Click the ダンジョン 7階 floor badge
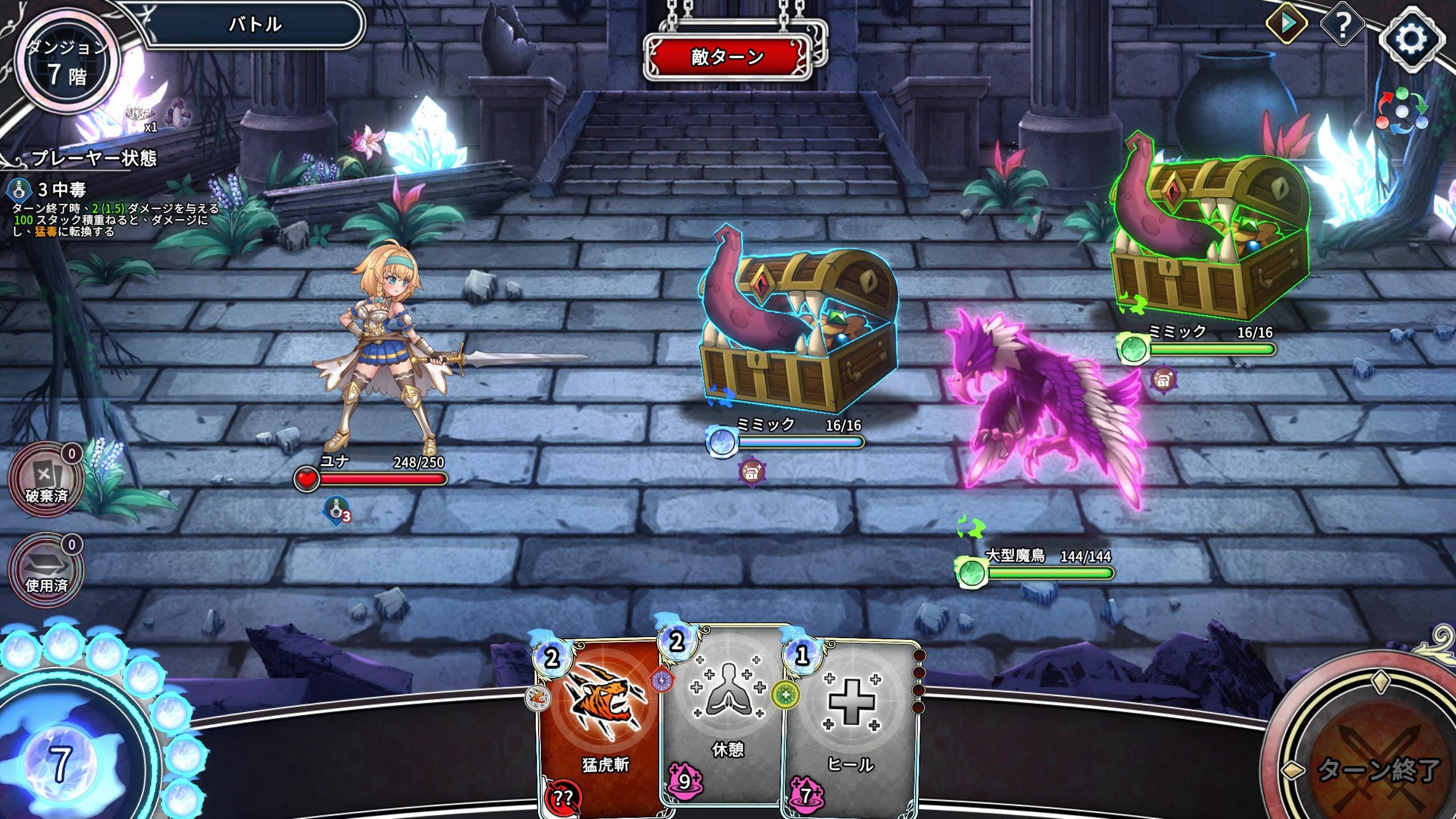1456x819 pixels. coord(67,64)
